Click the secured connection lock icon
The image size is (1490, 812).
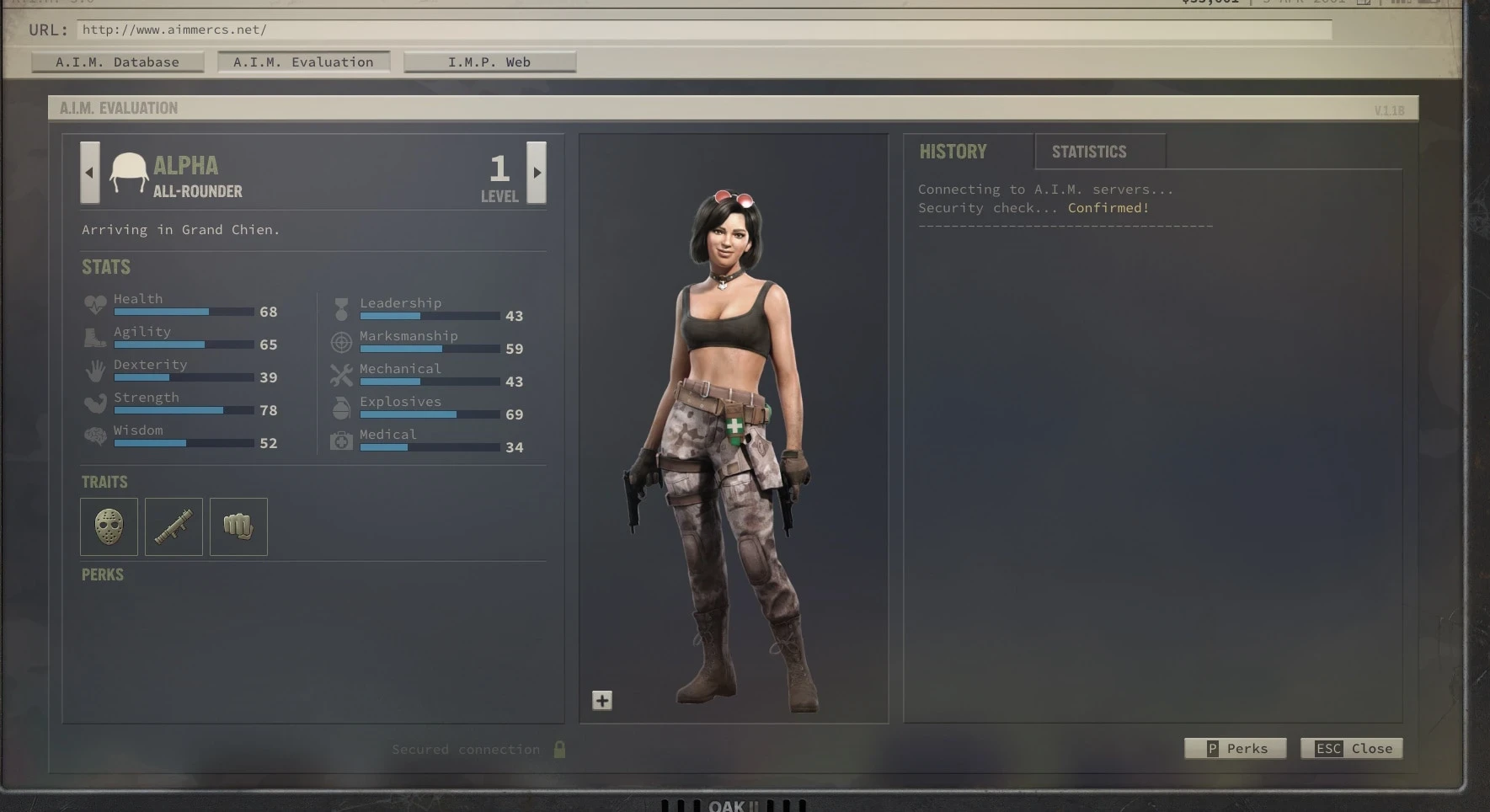[560, 749]
